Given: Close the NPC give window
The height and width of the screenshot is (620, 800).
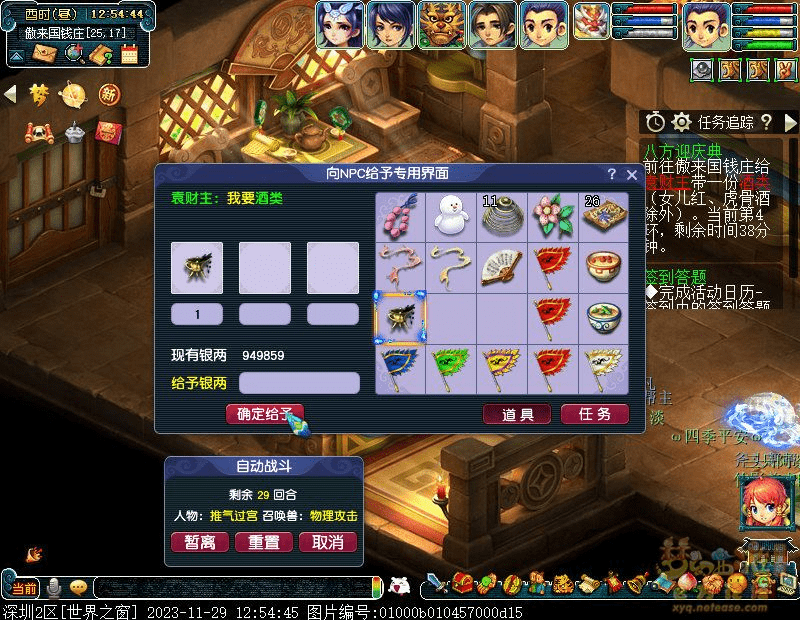Looking at the screenshot, I should (631, 174).
